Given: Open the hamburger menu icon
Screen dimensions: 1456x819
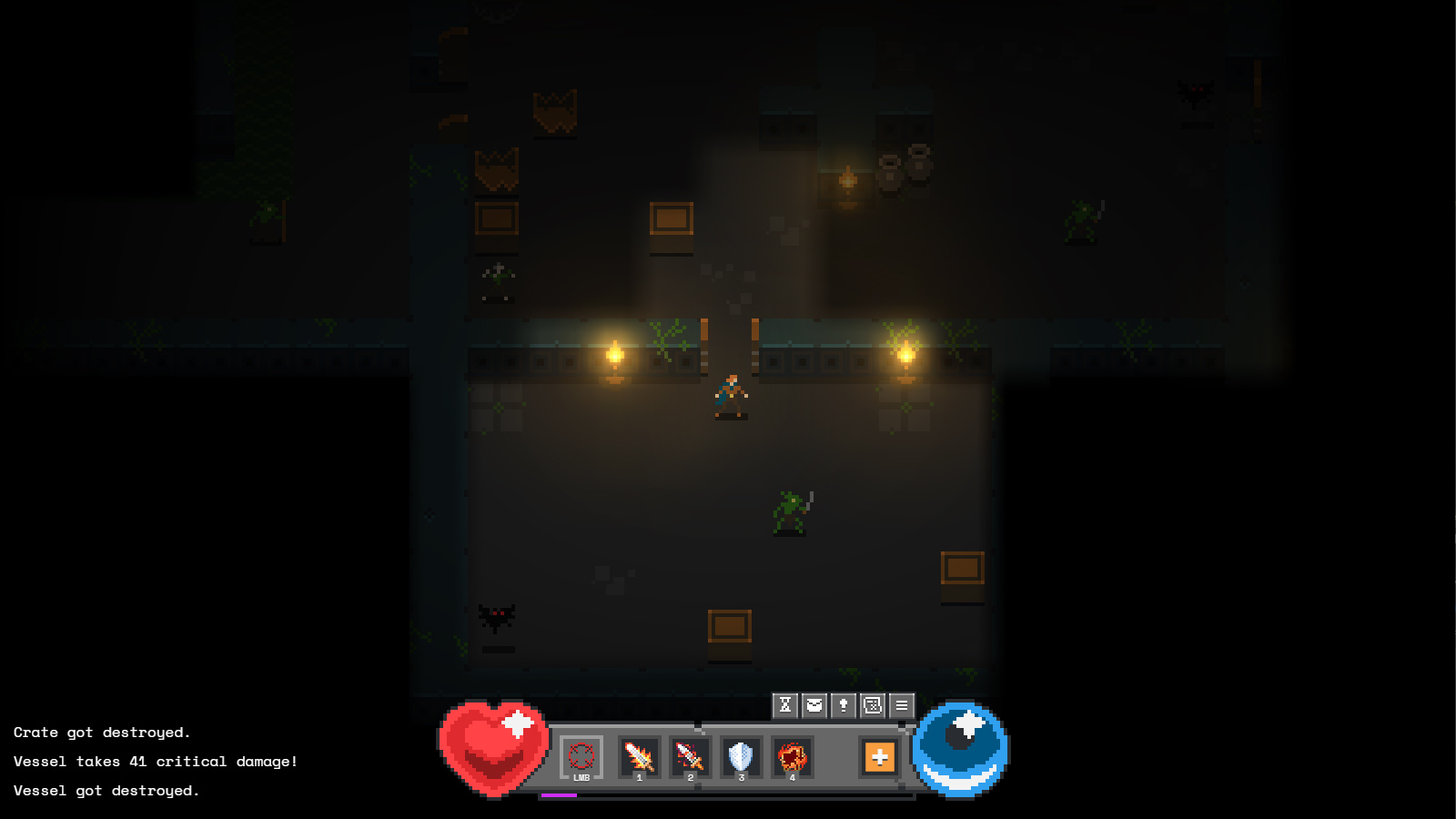Looking at the screenshot, I should (900, 704).
